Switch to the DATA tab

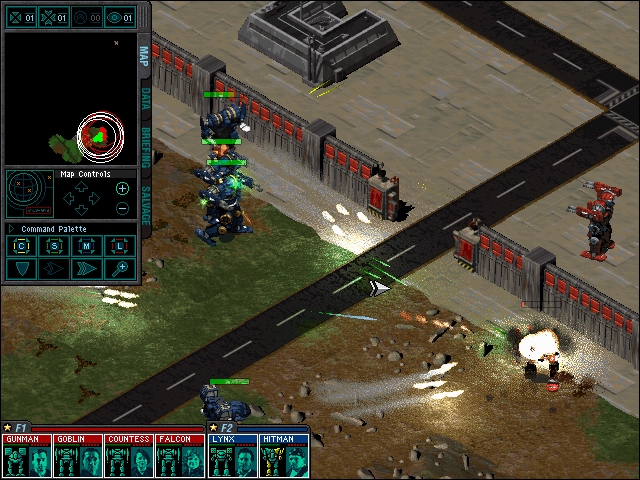coord(145,98)
